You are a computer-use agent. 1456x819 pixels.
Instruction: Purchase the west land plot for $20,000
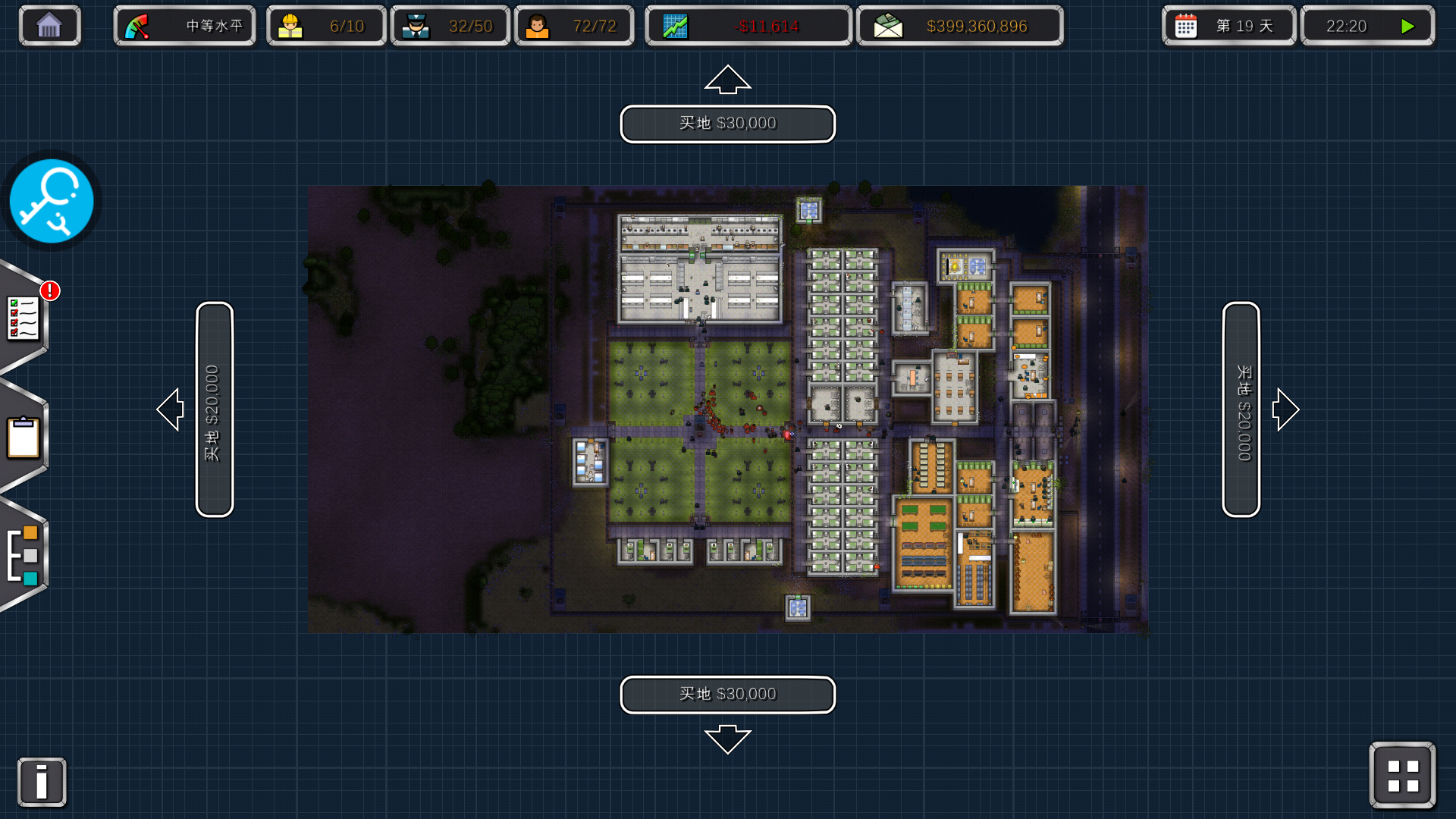[x=214, y=409]
